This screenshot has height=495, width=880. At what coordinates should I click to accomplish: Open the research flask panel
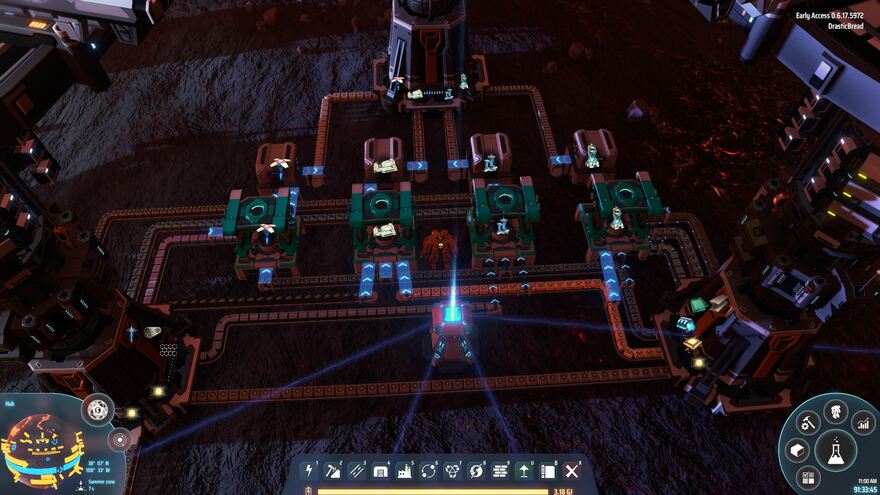click(835, 450)
